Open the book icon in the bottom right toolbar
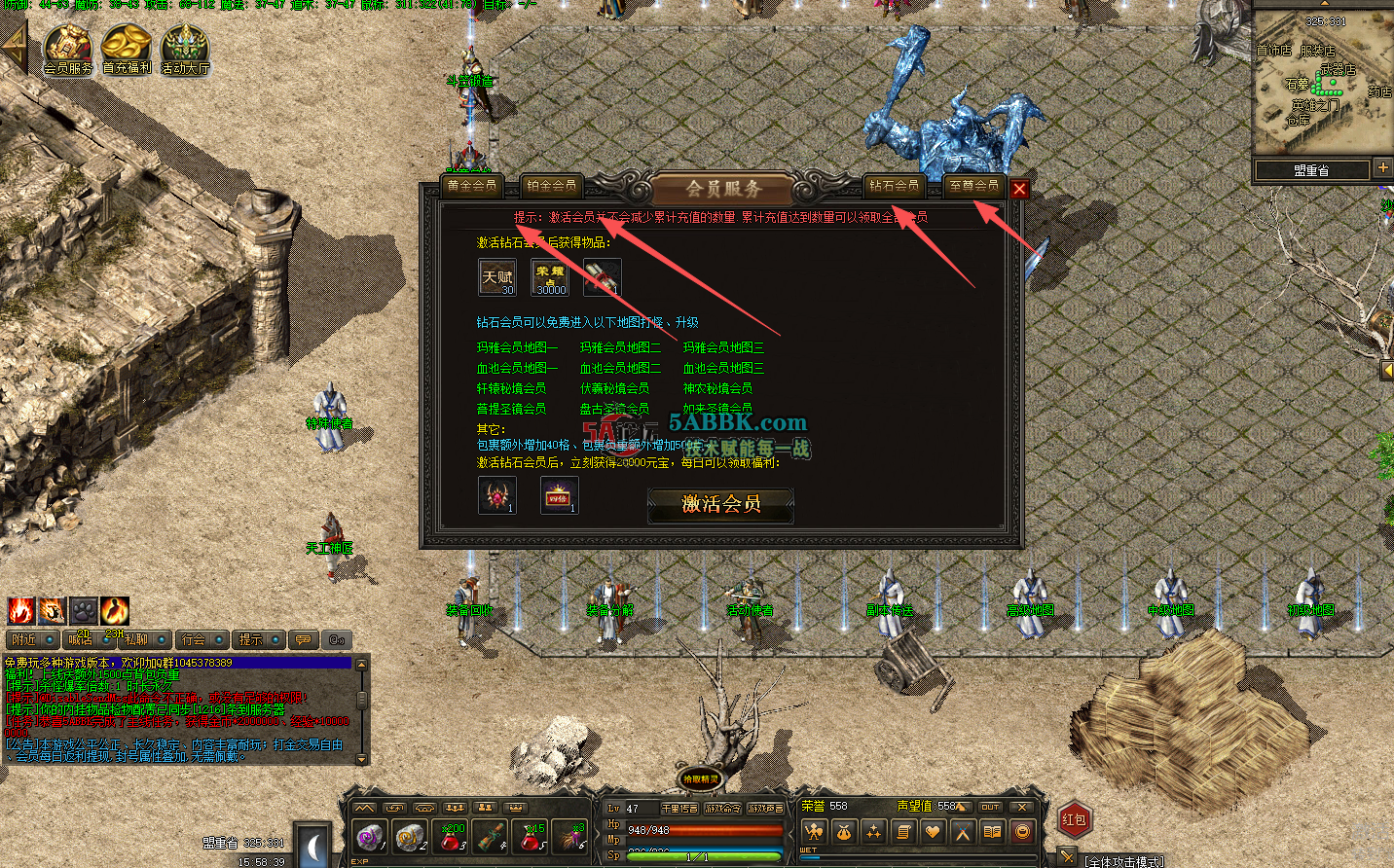 (994, 832)
